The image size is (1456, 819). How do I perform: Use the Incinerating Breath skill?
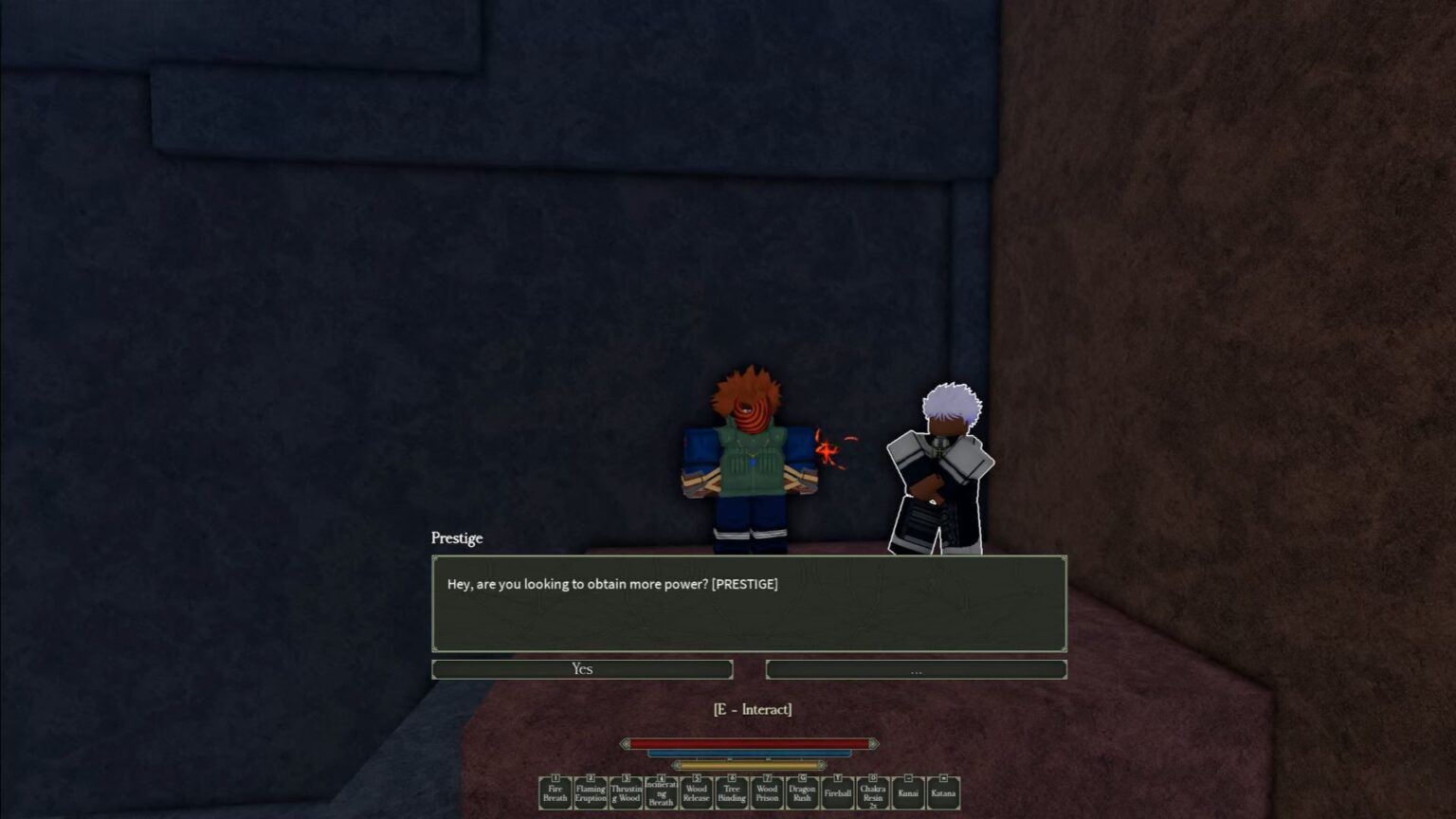[x=661, y=793]
